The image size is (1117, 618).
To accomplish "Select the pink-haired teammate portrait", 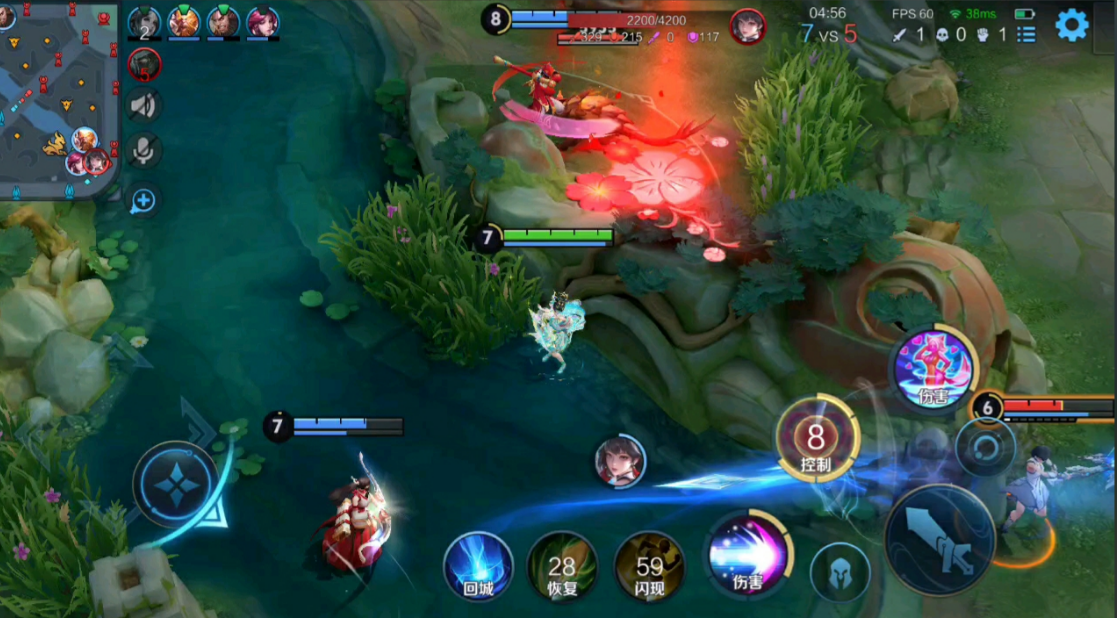I will pos(263,22).
